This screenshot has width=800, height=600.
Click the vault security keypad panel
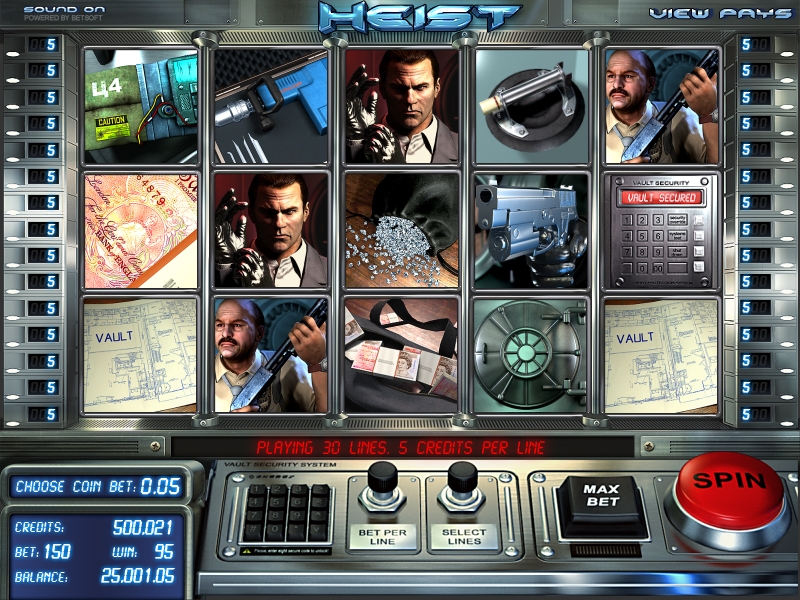coord(288,509)
